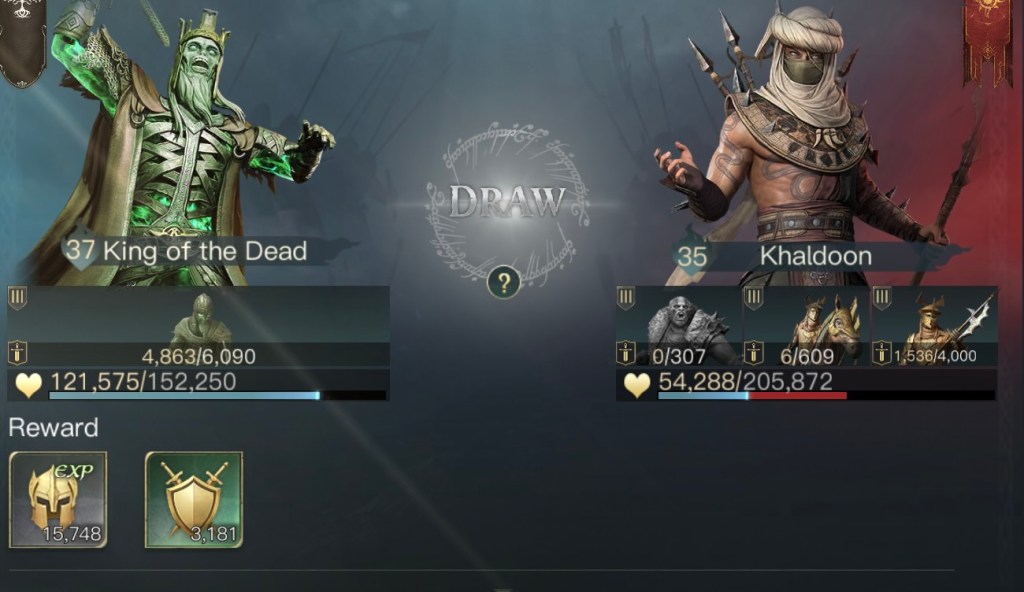Image resolution: width=1024 pixels, height=592 pixels.
Task: Open the question mark help button
Action: coord(504,283)
